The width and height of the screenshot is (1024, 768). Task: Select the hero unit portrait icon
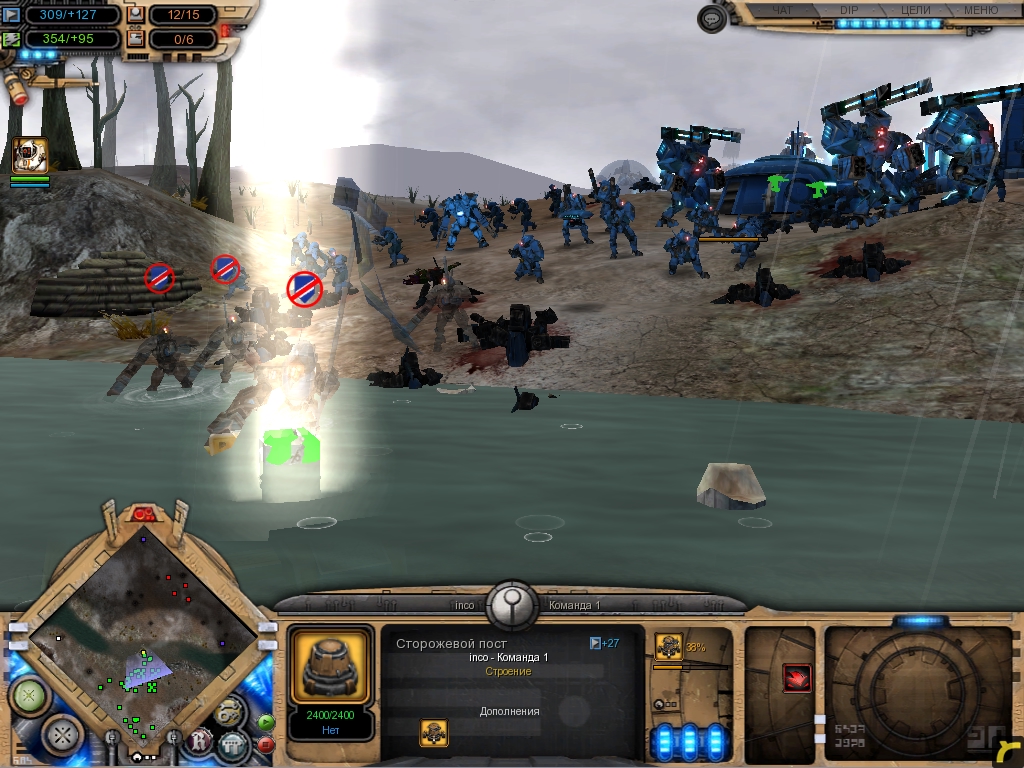tap(30, 155)
